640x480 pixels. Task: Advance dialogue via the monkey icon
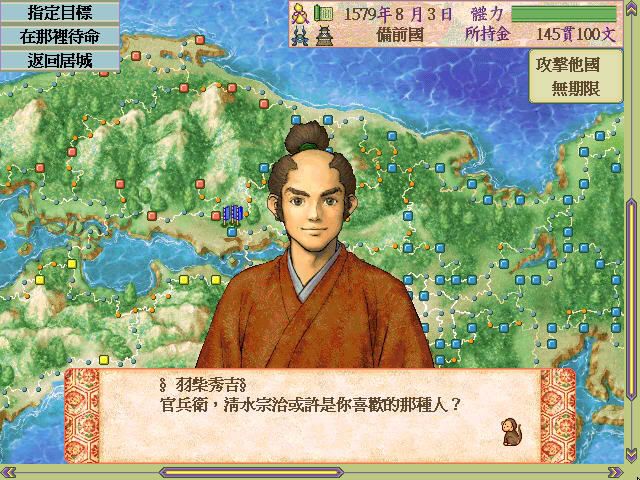click(x=510, y=431)
